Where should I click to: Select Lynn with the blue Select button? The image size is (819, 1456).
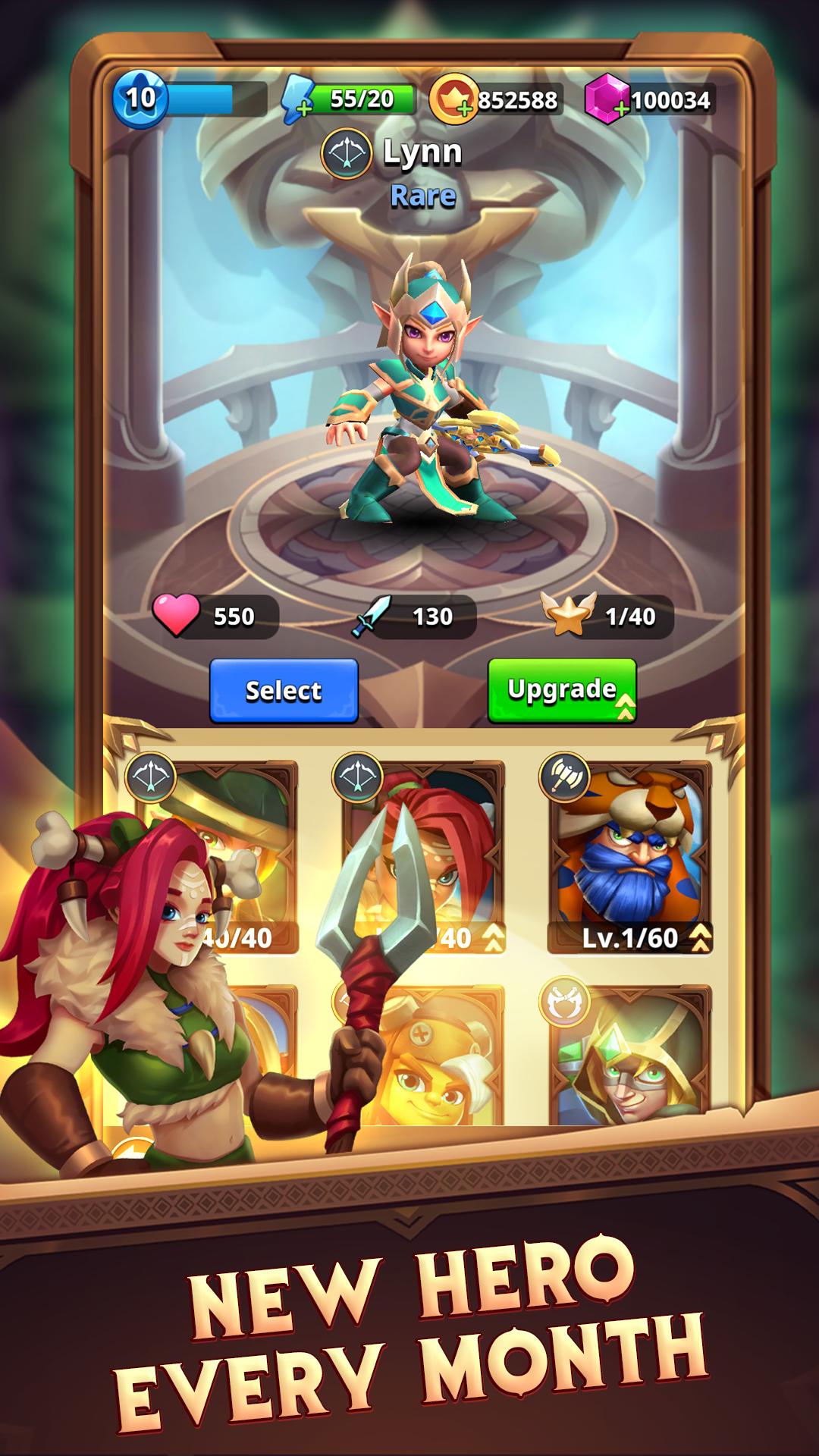tap(284, 690)
